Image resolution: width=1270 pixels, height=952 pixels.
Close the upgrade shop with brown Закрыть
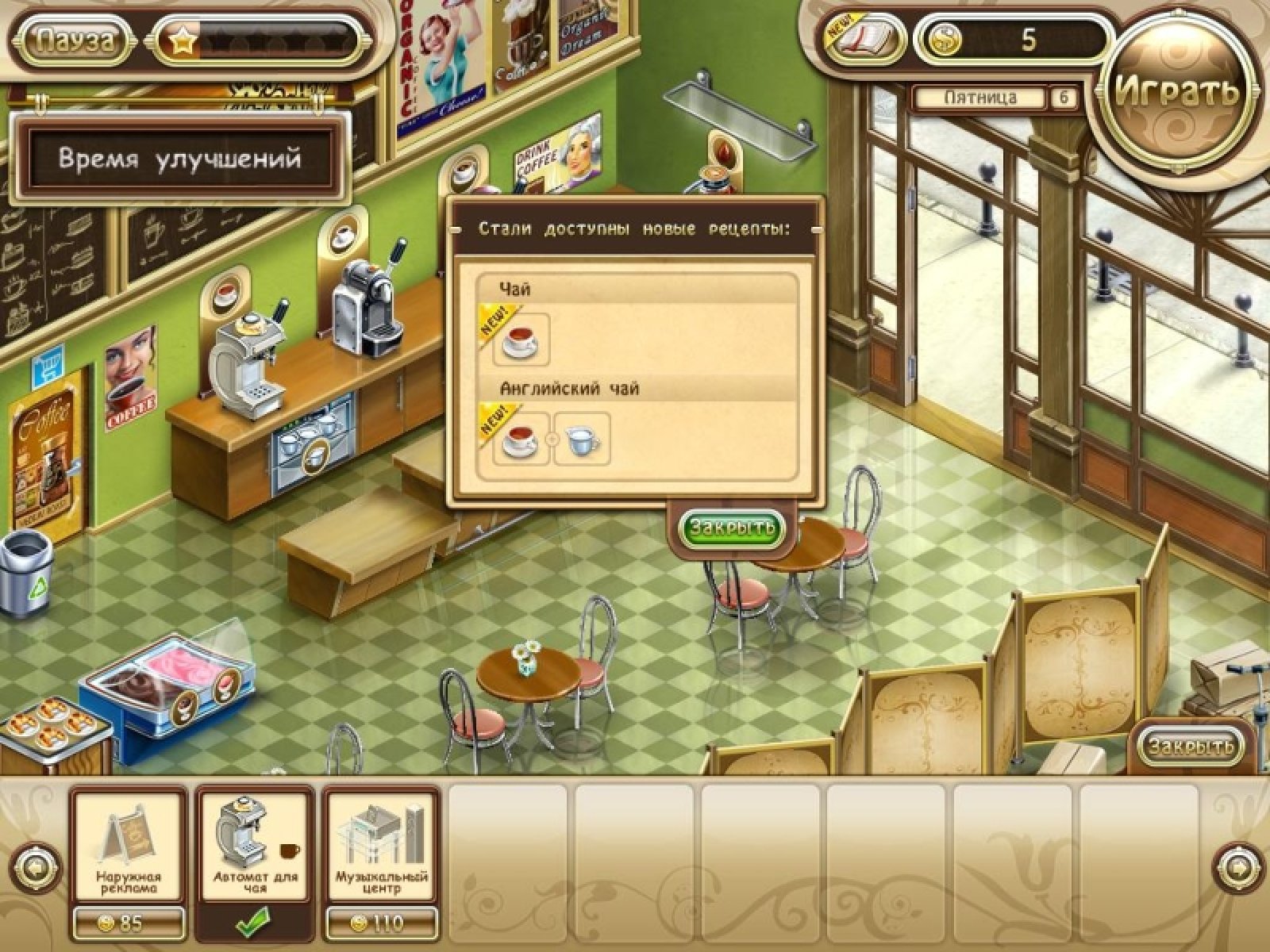point(1191,746)
